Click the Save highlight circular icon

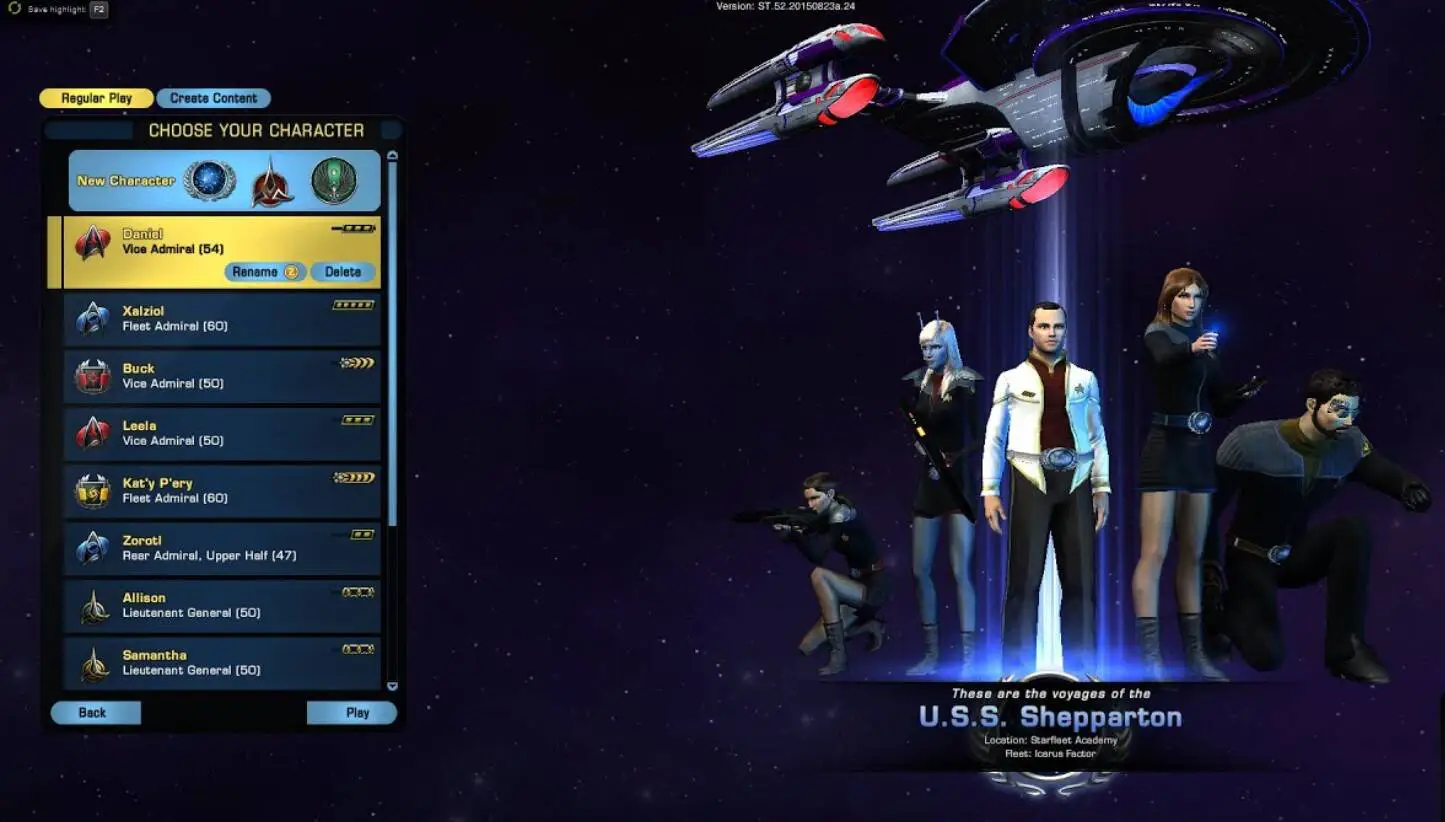pos(12,10)
